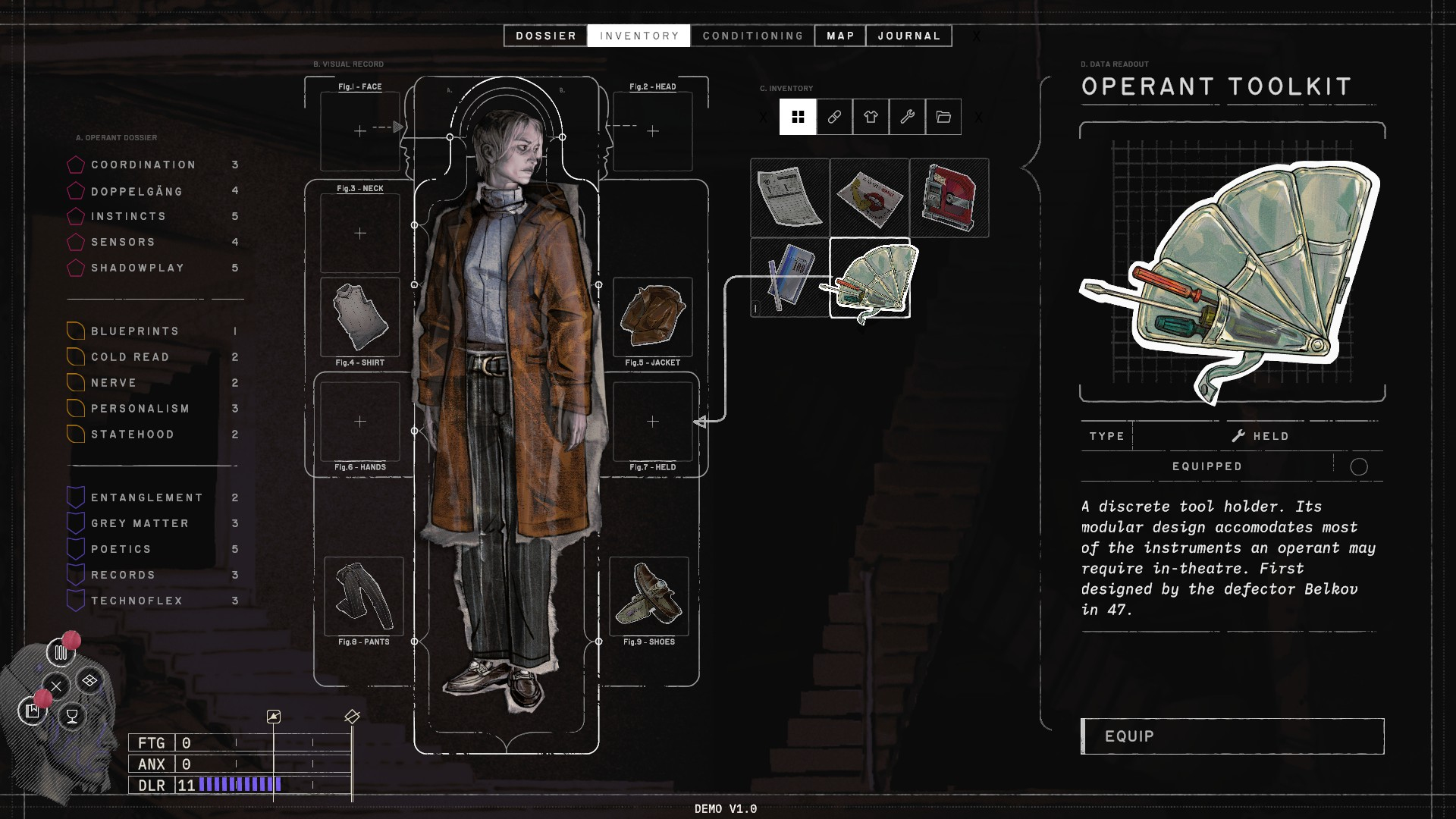Switch to the Conditioning tab
The width and height of the screenshot is (1456, 819).
[752, 36]
